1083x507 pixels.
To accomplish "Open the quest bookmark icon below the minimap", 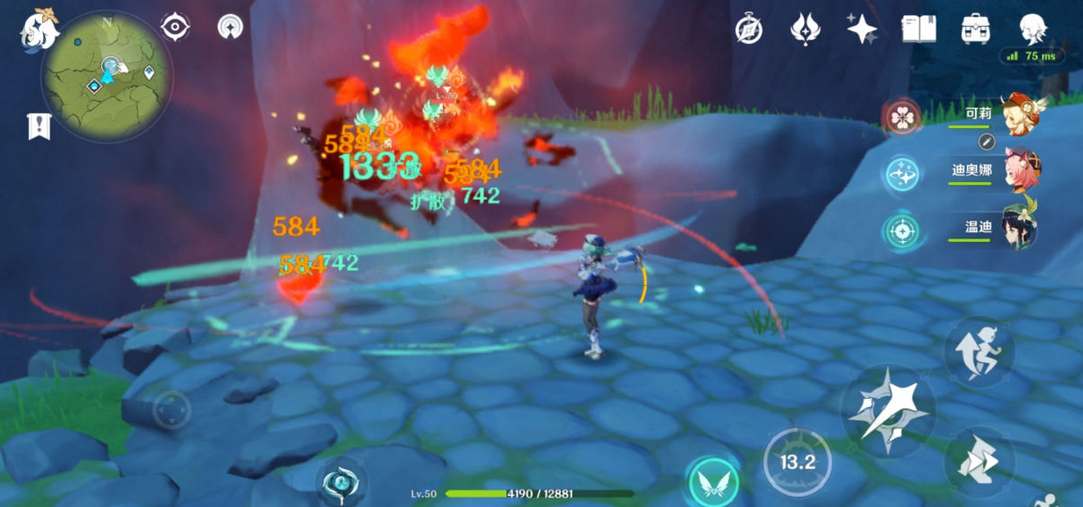I will click(x=39, y=127).
